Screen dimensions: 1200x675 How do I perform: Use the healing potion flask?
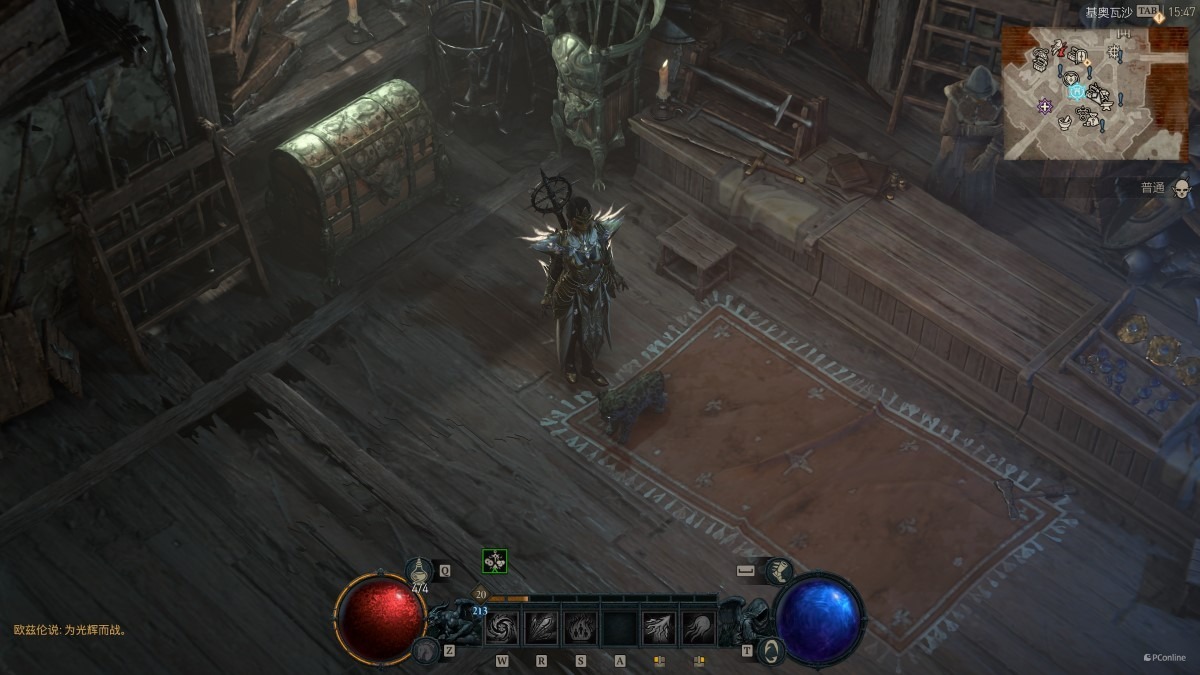tap(420, 572)
